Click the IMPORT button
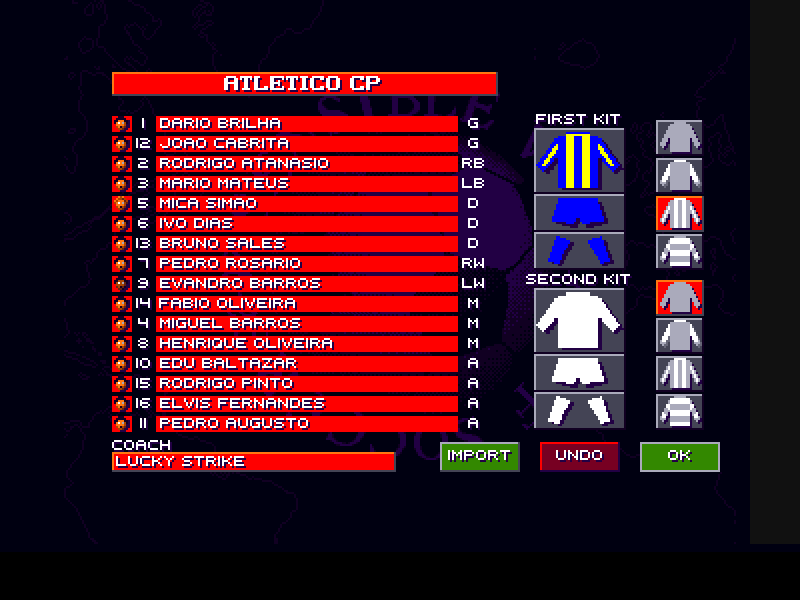 tap(479, 456)
